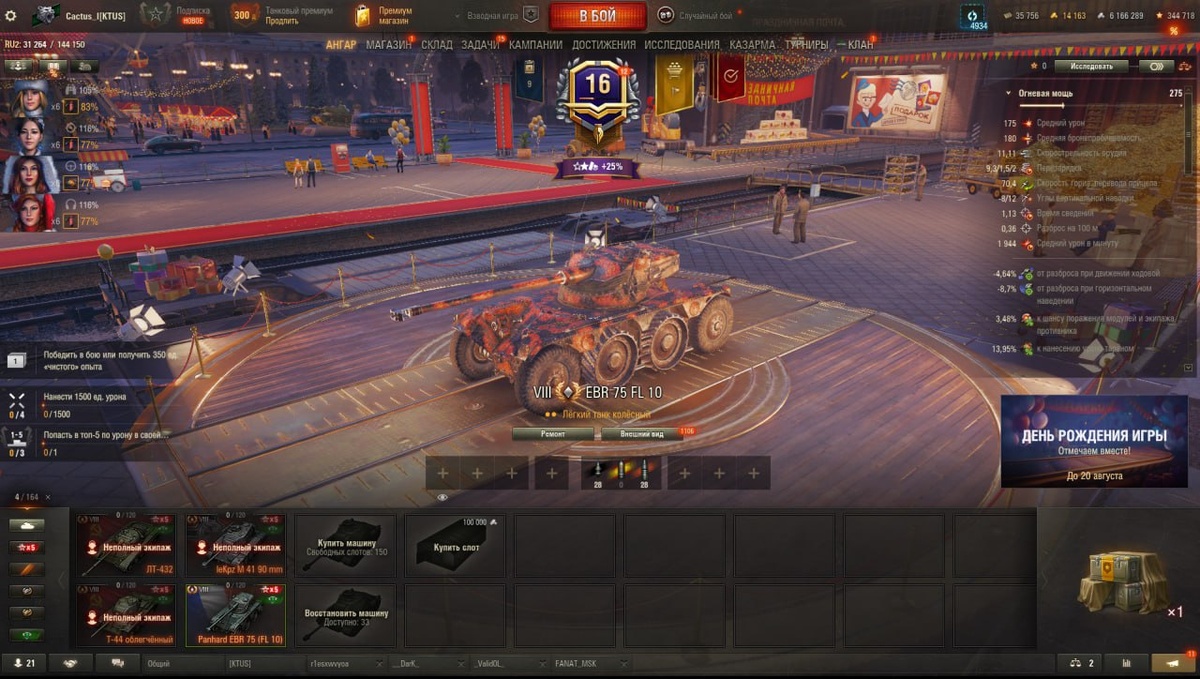This screenshot has height=679, width=1200.
Task: Open the Внешний вид customization button
Action: click(x=641, y=434)
